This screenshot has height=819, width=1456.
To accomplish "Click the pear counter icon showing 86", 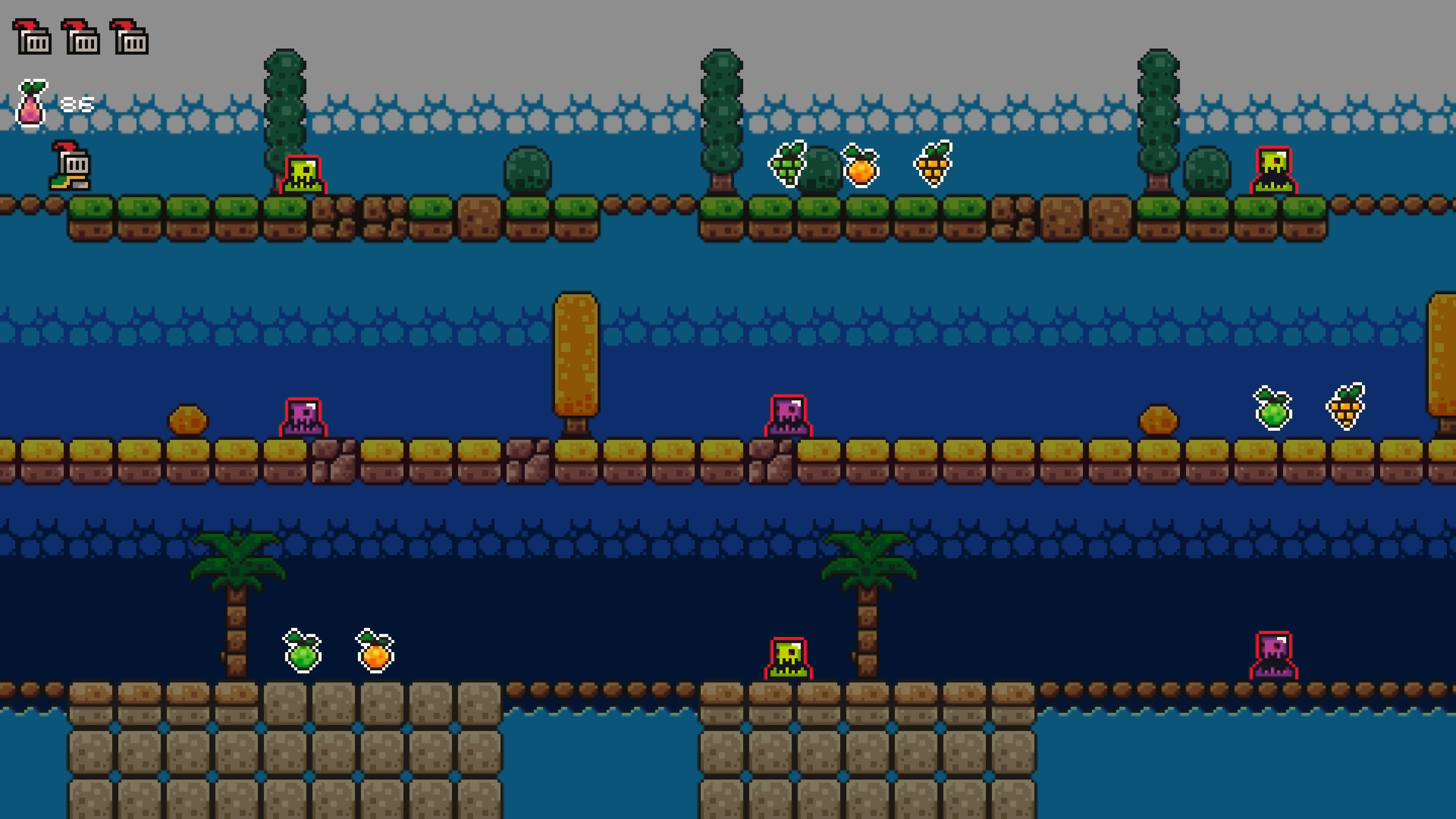I will point(31,105).
